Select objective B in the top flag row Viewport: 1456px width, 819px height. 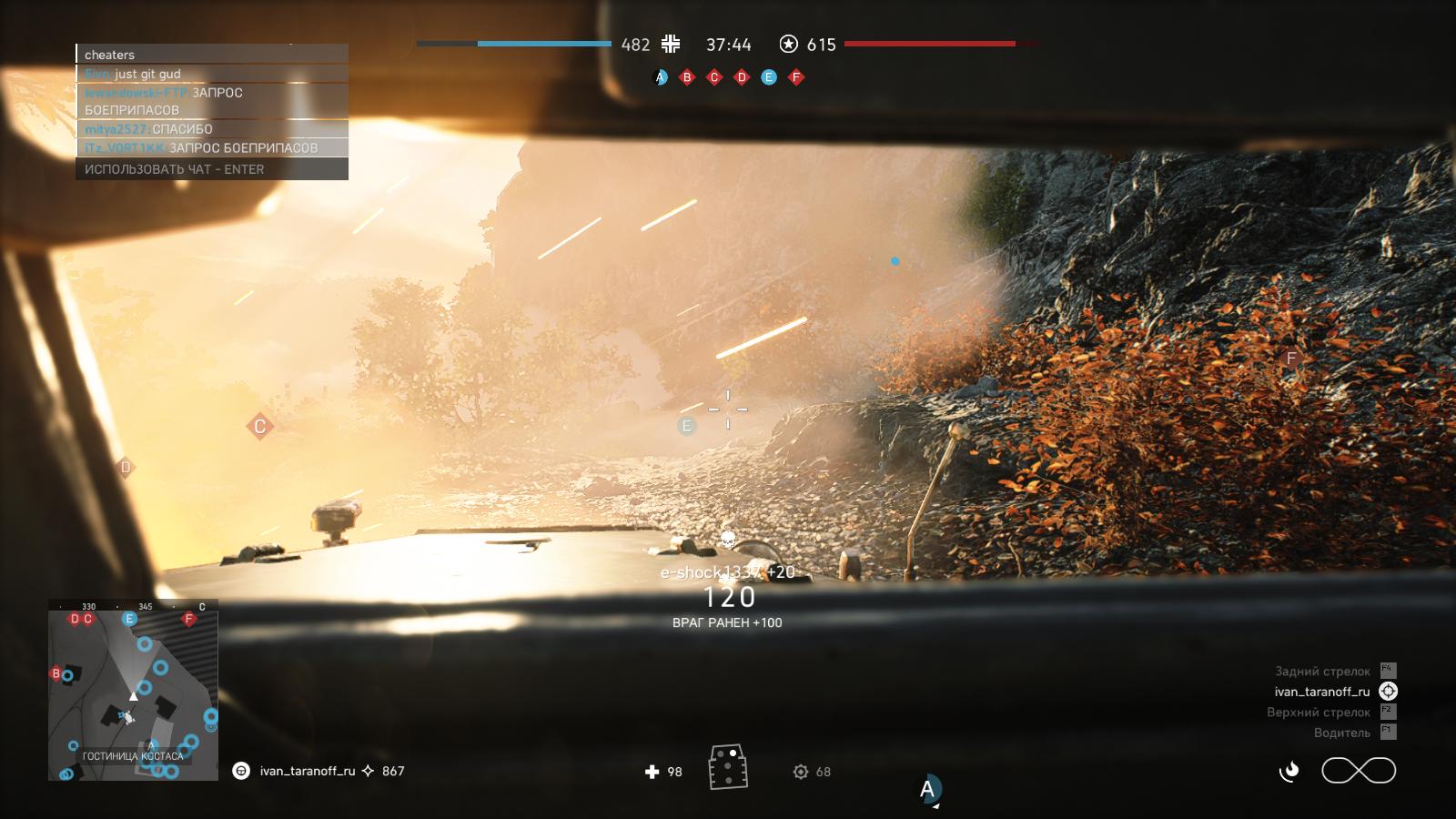[687, 77]
